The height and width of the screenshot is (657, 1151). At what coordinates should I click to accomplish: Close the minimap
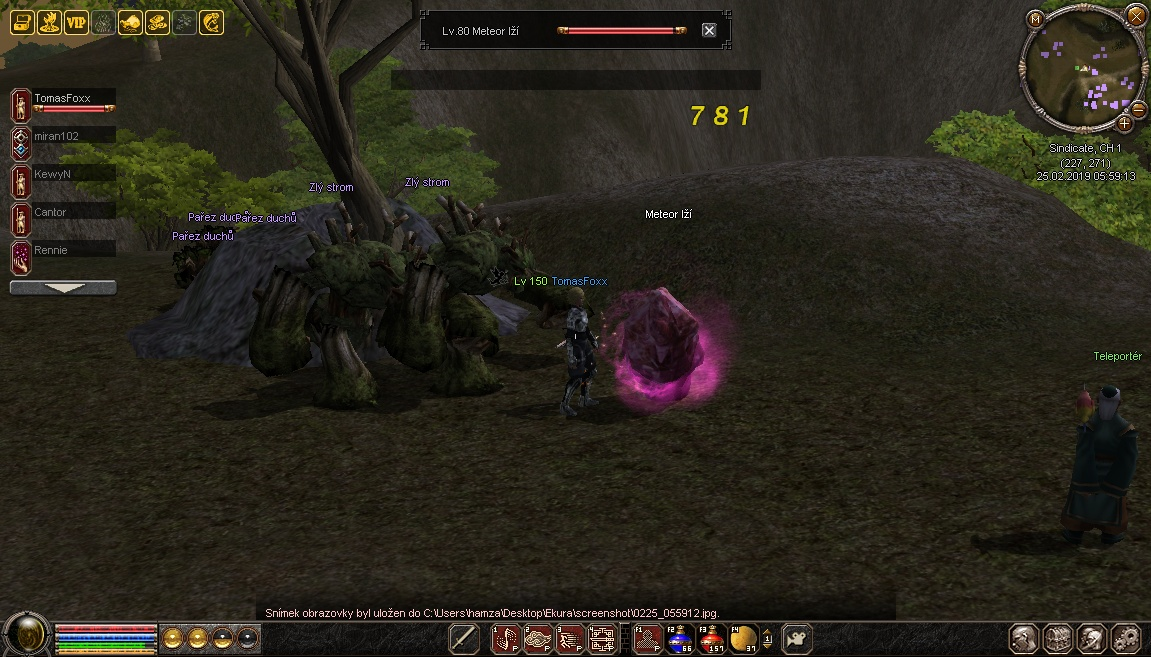pos(1136,15)
